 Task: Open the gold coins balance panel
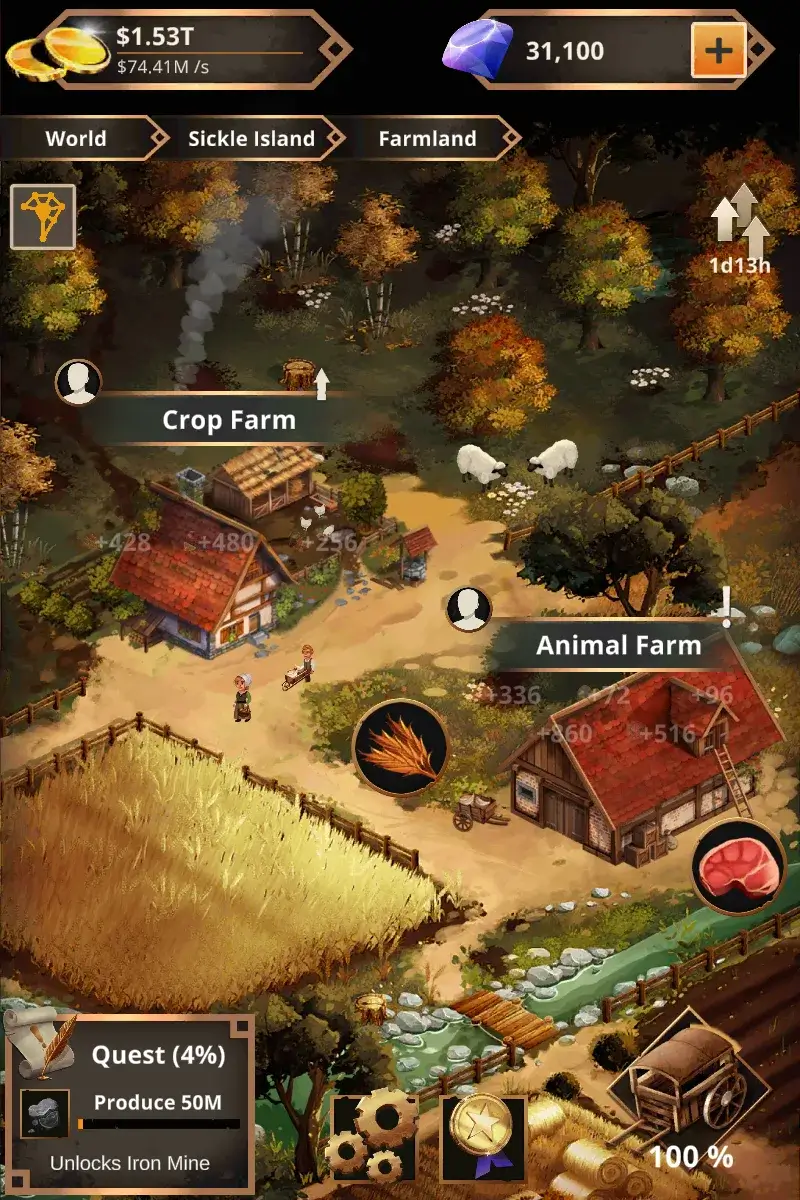click(180, 49)
